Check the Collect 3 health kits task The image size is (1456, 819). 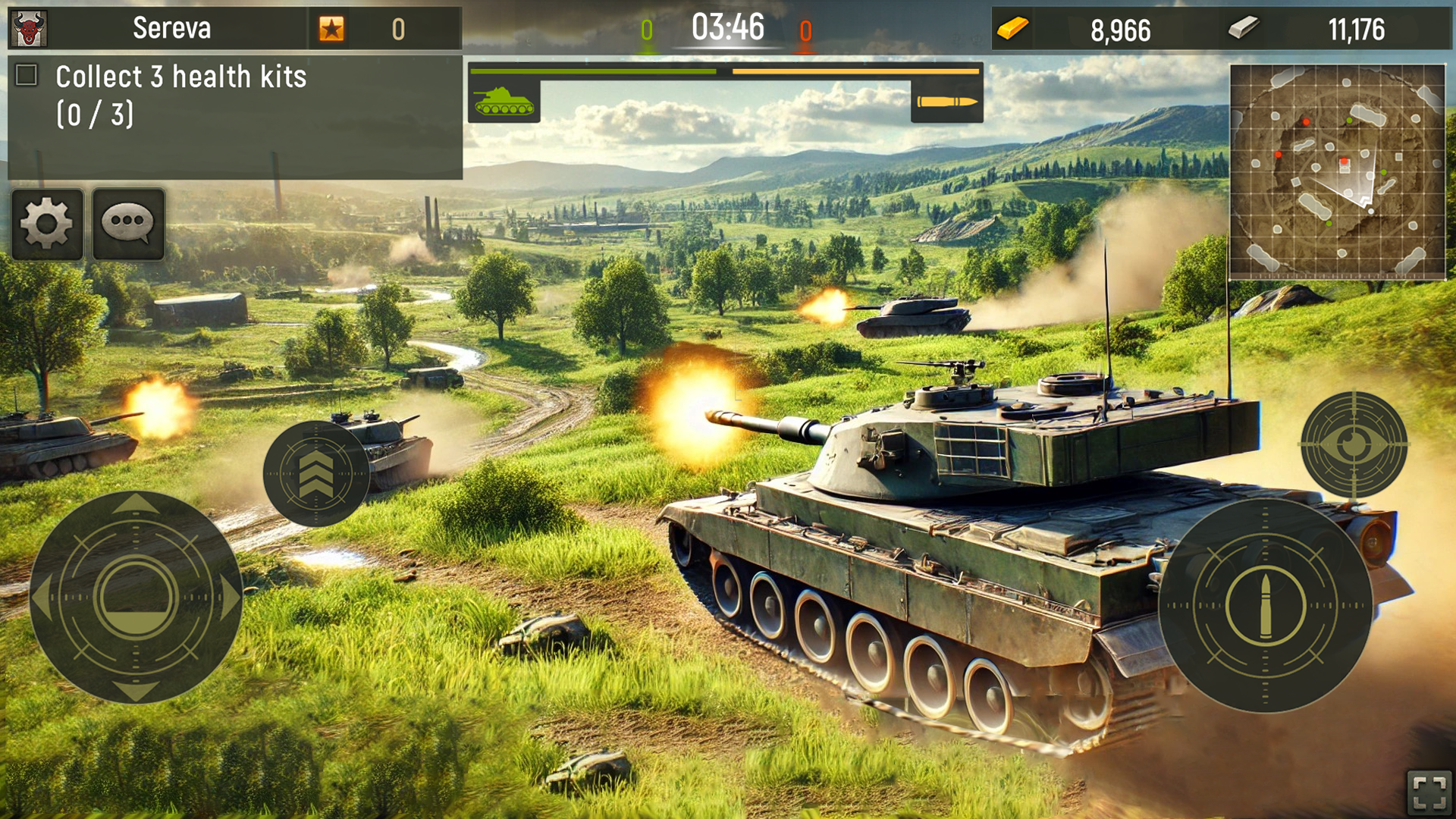27,74
